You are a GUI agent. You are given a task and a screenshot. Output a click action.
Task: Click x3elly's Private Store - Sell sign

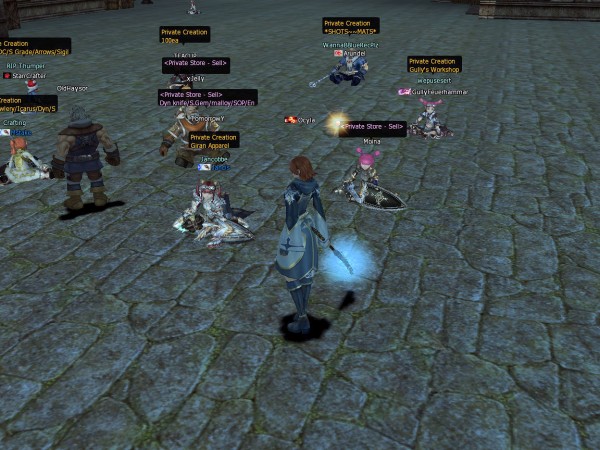[196, 65]
